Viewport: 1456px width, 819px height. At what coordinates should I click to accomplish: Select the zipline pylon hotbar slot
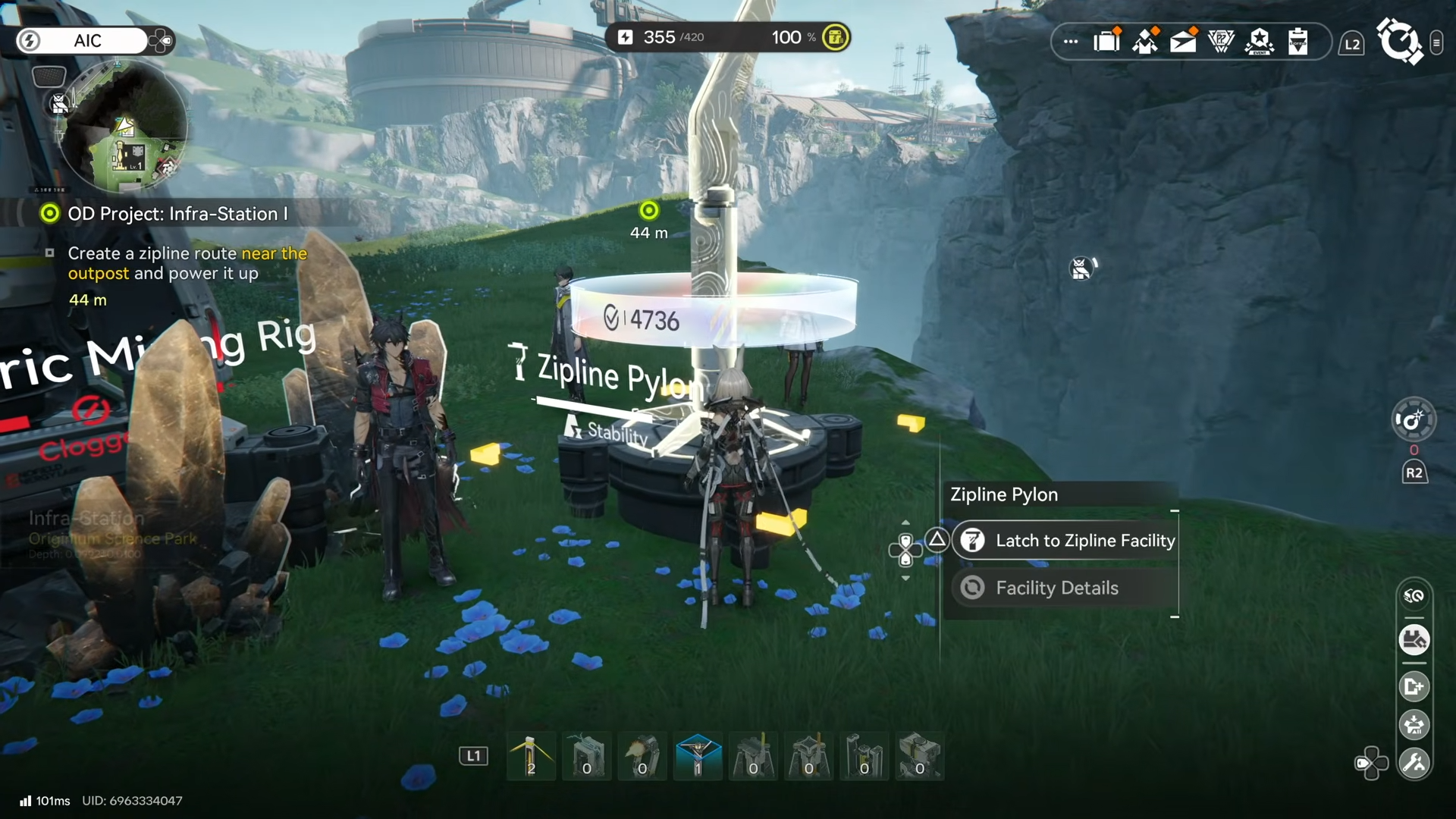click(x=531, y=756)
